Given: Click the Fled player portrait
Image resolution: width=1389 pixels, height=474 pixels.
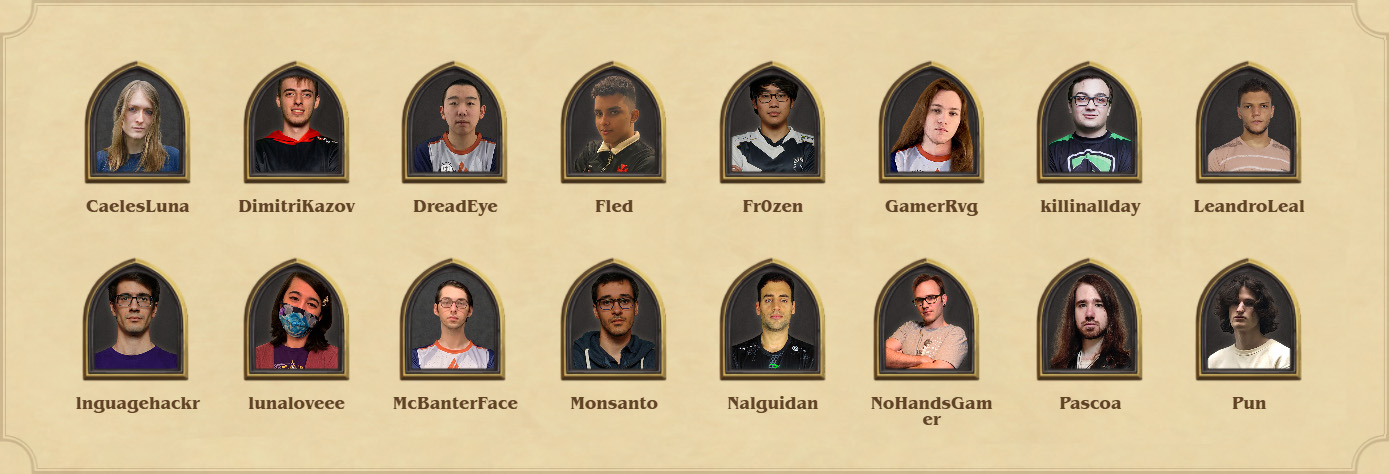Looking at the screenshot, I should 613,123.
